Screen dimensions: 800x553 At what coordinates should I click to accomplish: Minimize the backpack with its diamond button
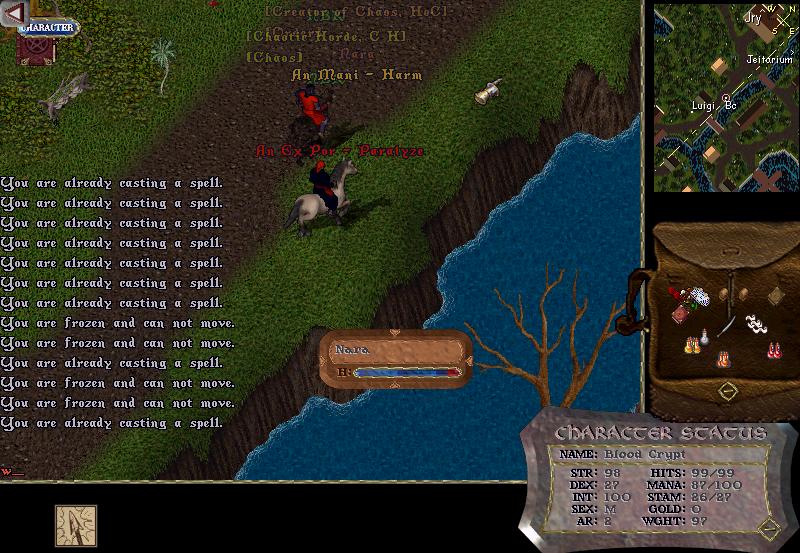click(728, 389)
